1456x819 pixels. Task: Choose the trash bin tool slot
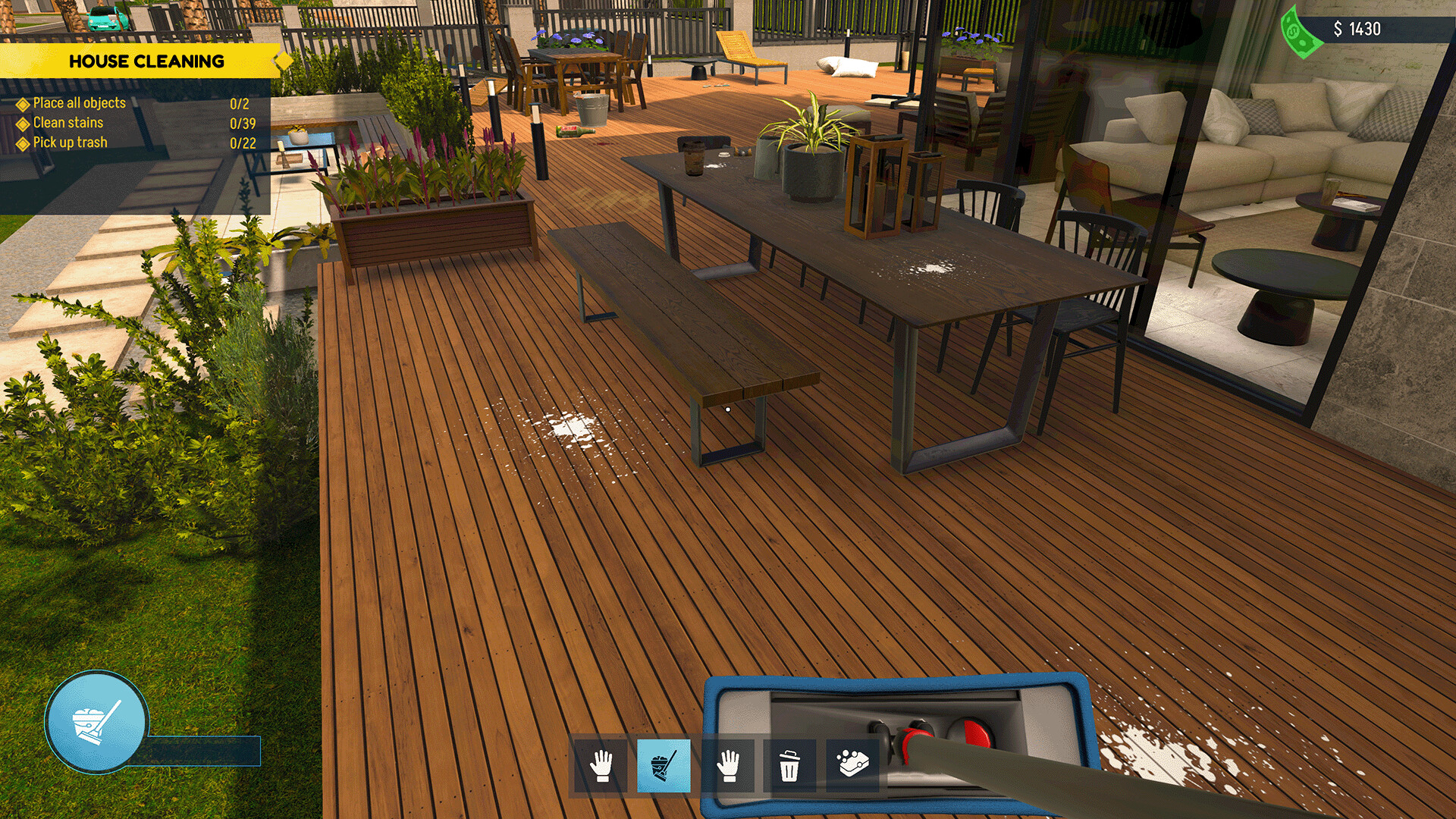pyautogui.click(x=789, y=766)
